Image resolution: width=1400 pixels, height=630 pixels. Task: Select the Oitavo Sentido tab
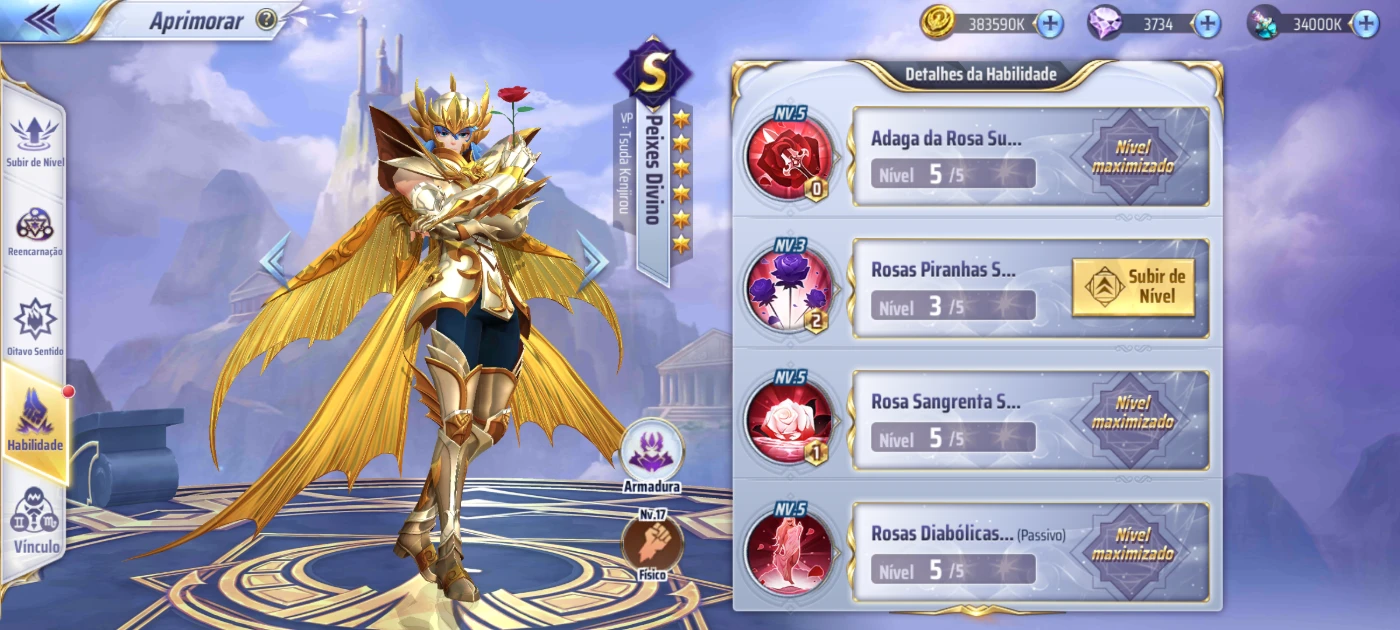[35, 326]
